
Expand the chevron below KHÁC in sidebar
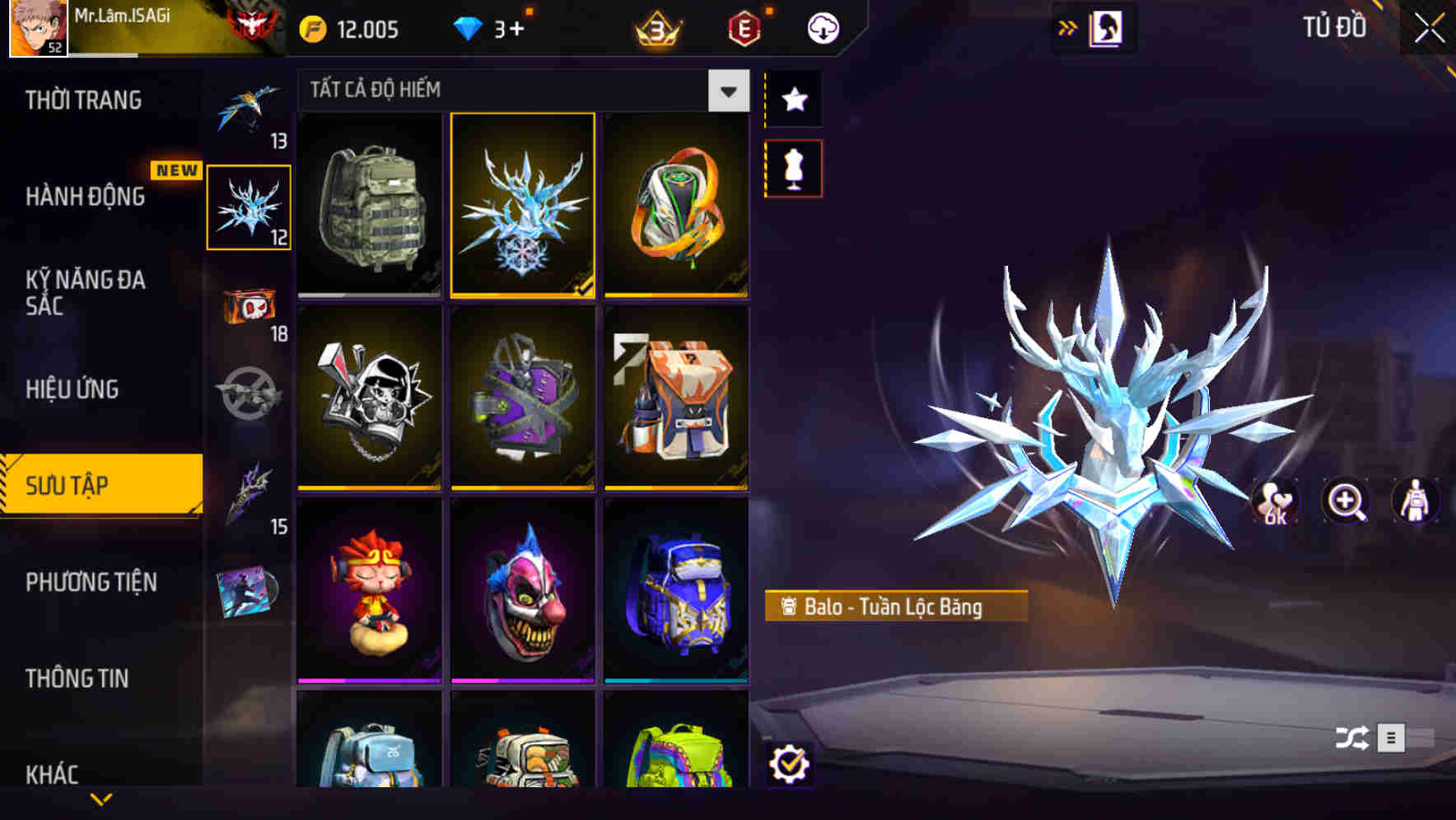101,799
